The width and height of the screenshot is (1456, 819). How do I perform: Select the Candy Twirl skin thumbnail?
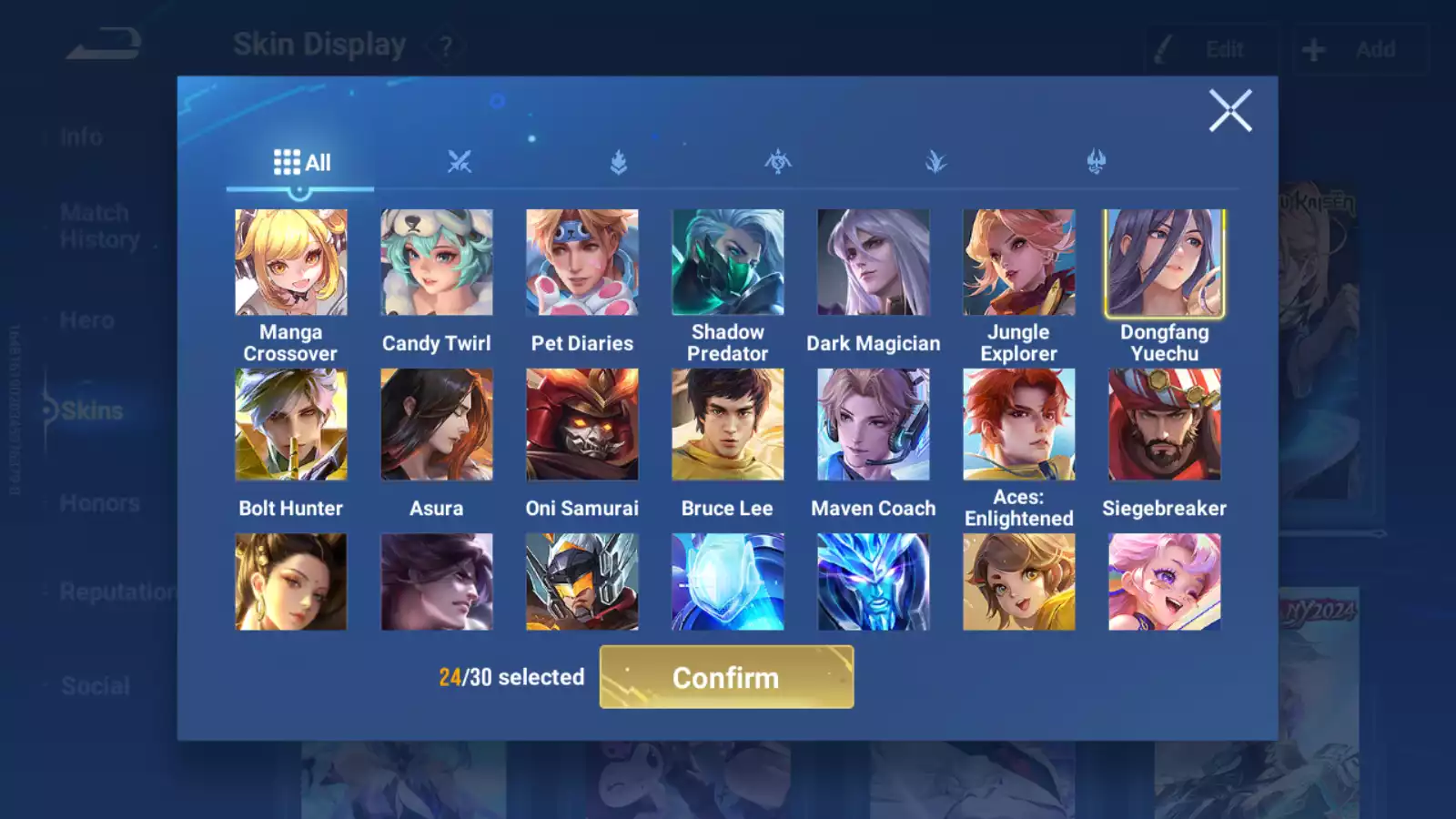436,262
